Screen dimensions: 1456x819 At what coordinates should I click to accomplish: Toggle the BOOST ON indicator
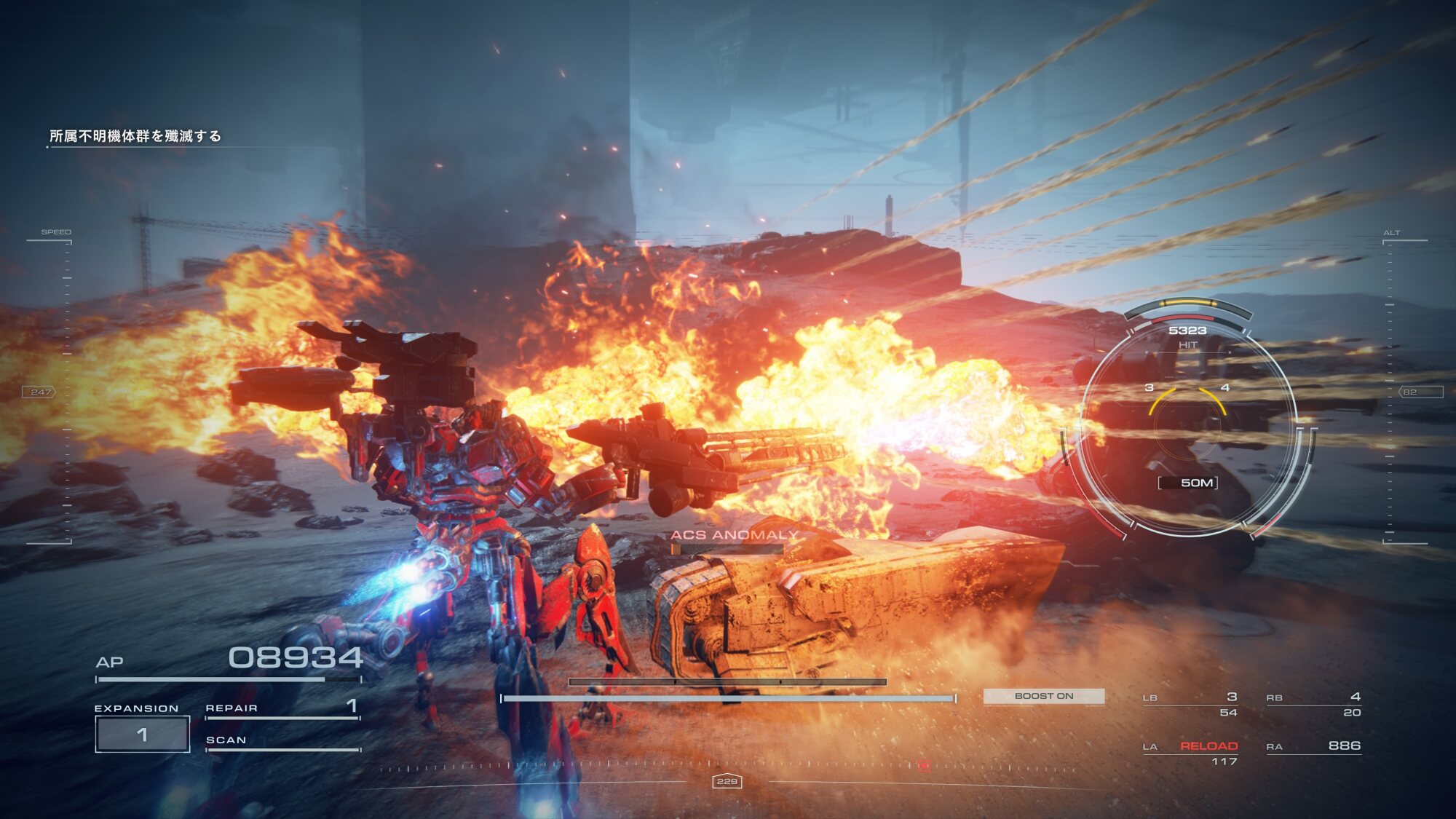pyautogui.click(x=1043, y=696)
